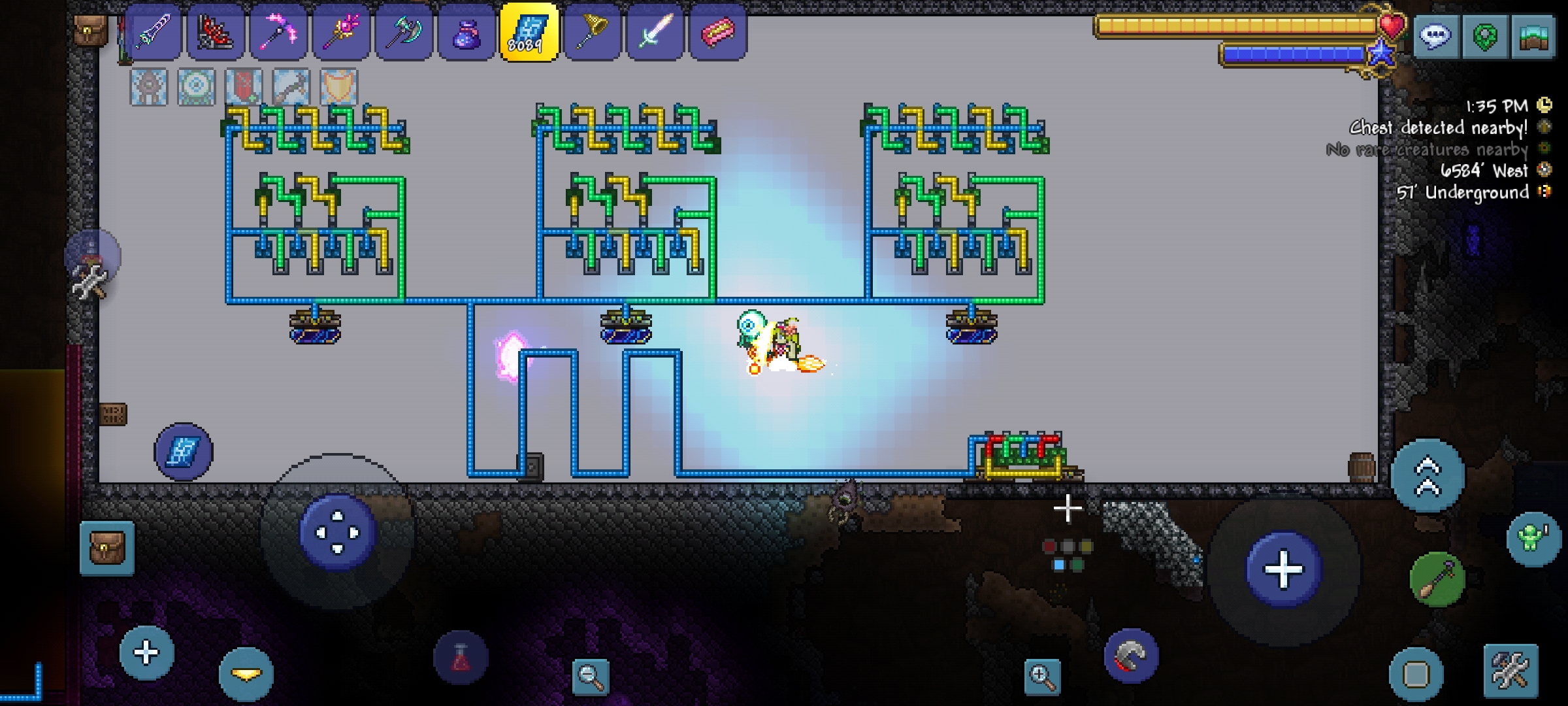The height and width of the screenshot is (706, 1568).
Task: Choose the pink gem staff slot
Action: pyautogui.click(x=341, y=32)
